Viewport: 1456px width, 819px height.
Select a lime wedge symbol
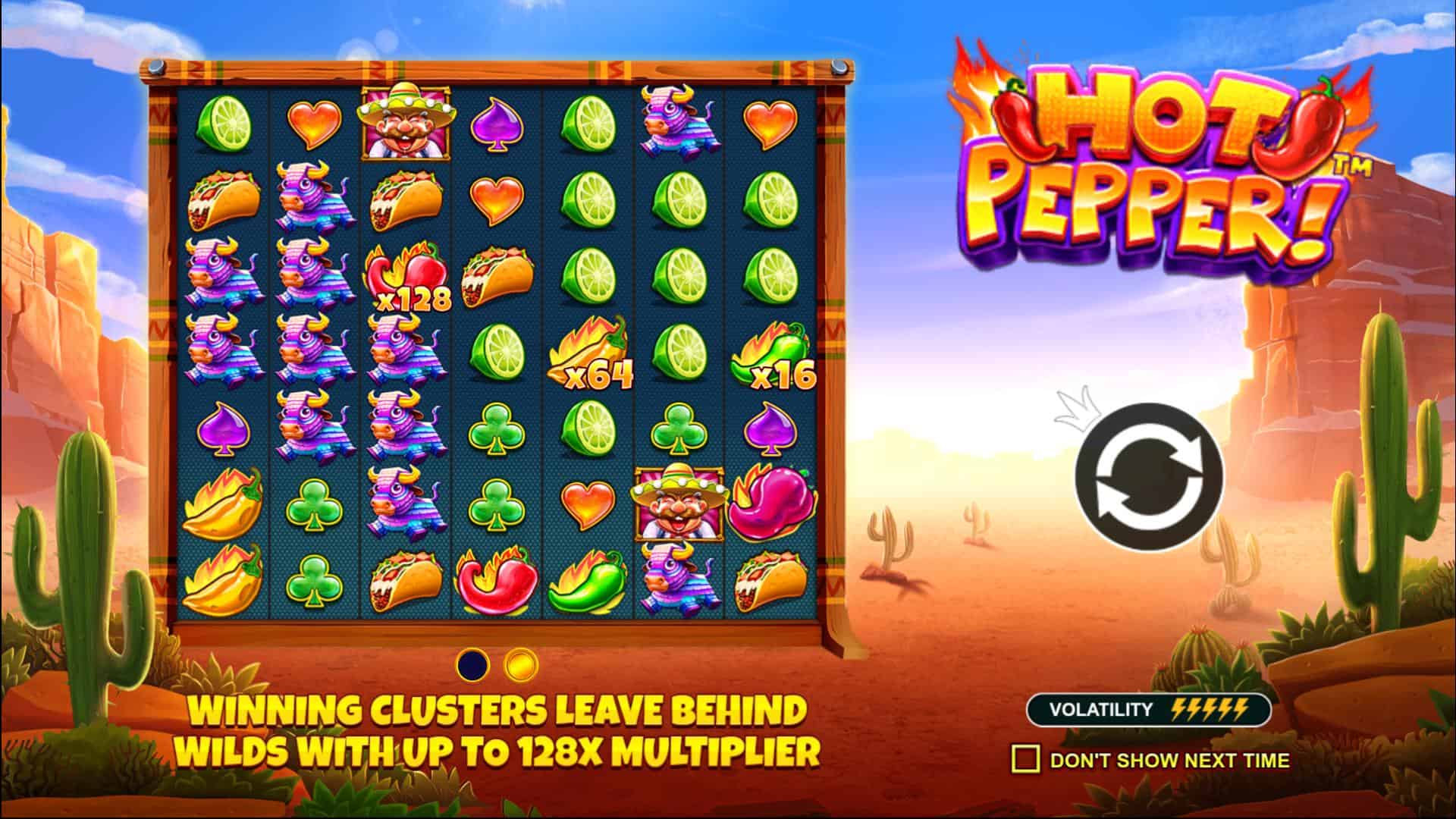[225, 124]
